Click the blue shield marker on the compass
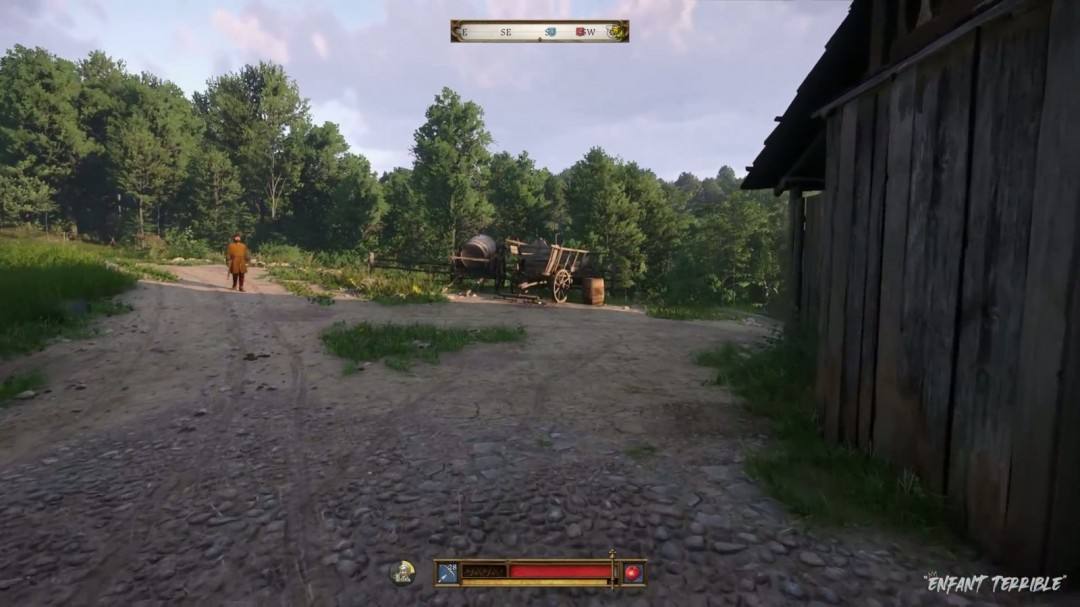 point(550,32)
